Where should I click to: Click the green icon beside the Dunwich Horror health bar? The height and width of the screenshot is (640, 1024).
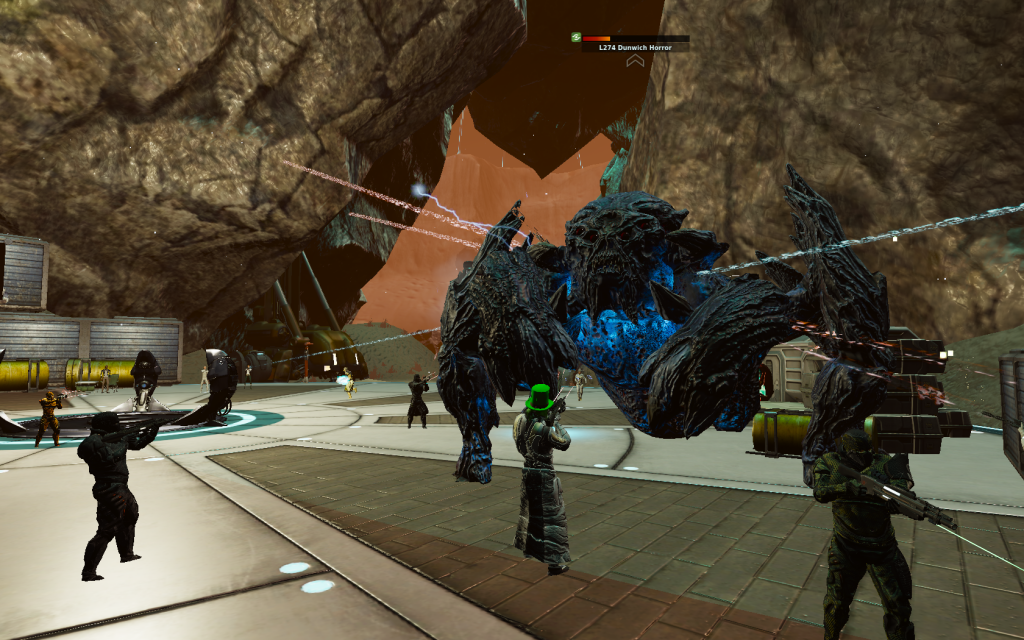click(x=576, y=38)
